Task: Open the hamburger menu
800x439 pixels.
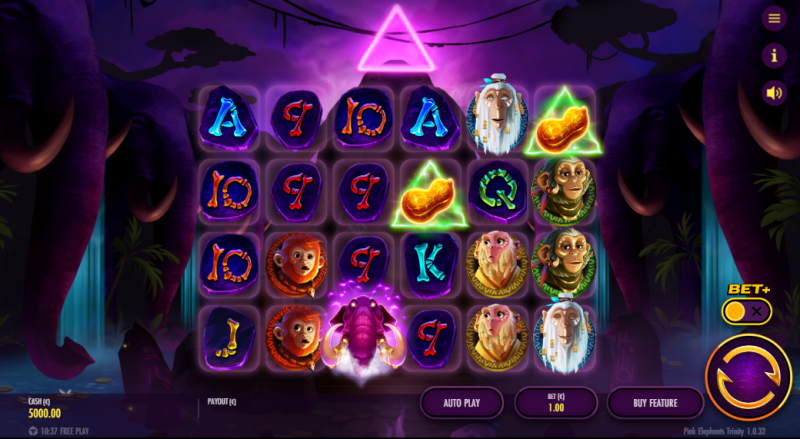Action: pos(773,19)
